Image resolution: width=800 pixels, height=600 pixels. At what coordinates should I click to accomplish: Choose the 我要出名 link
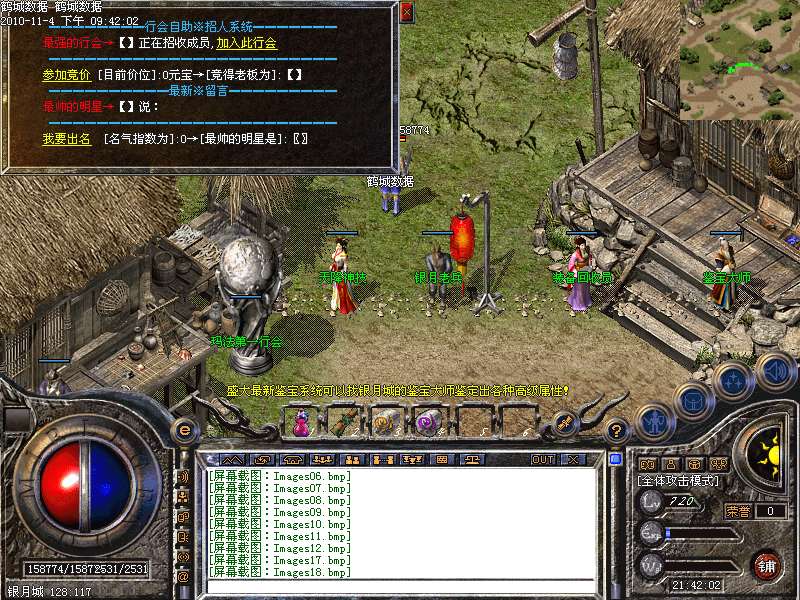[x=66, y=139]
